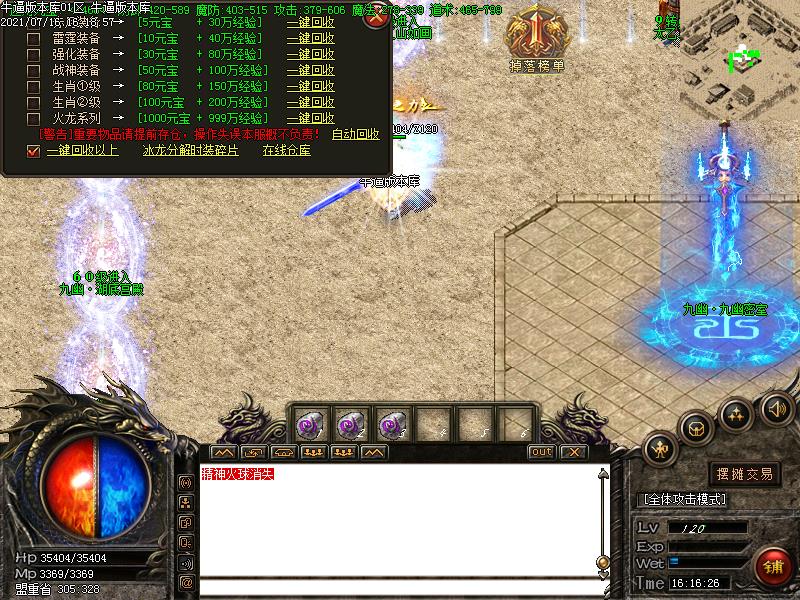Open the 自动回收 auto-recycle link
800x600 pixels.
pyautogui.click(x=355, y=134)
